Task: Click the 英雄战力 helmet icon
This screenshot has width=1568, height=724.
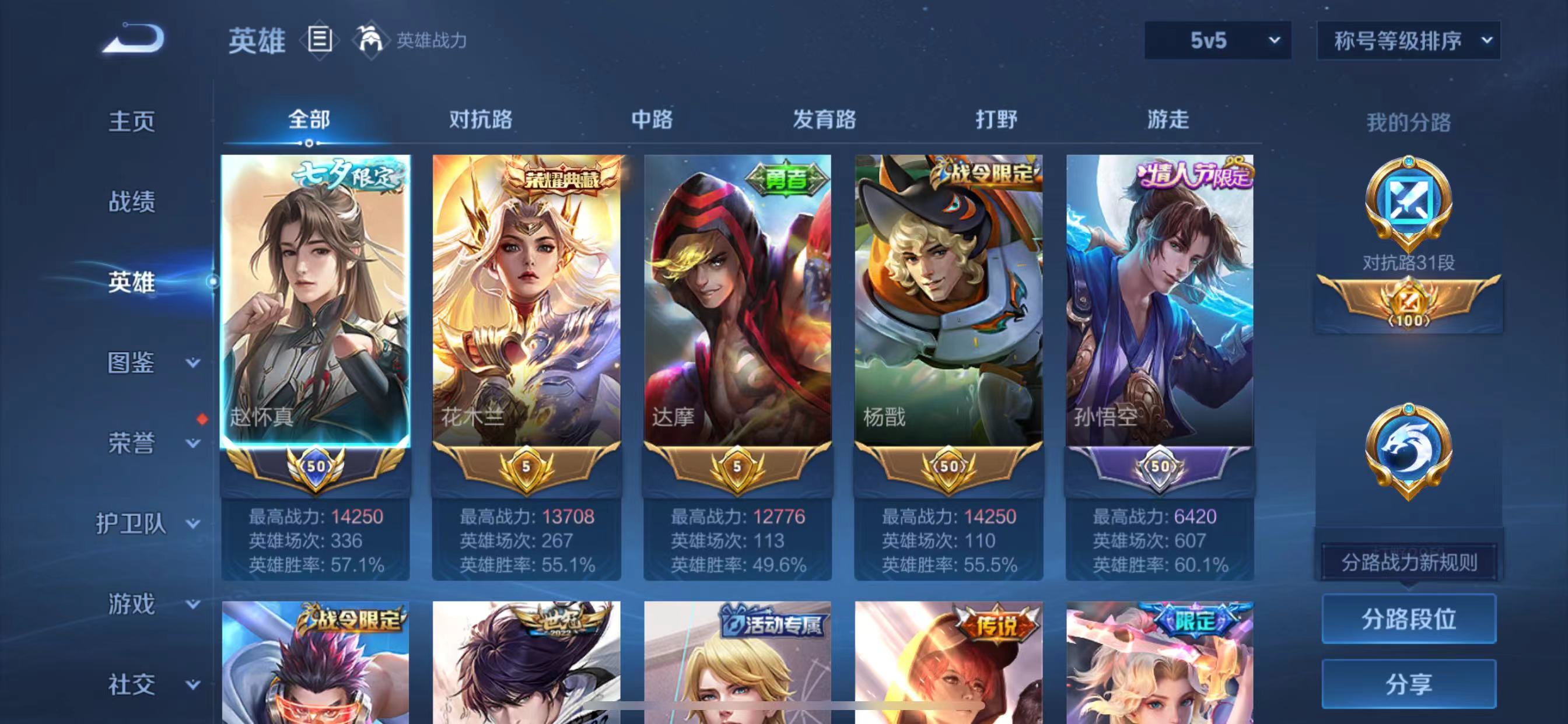Action: (x=370, y=40)
